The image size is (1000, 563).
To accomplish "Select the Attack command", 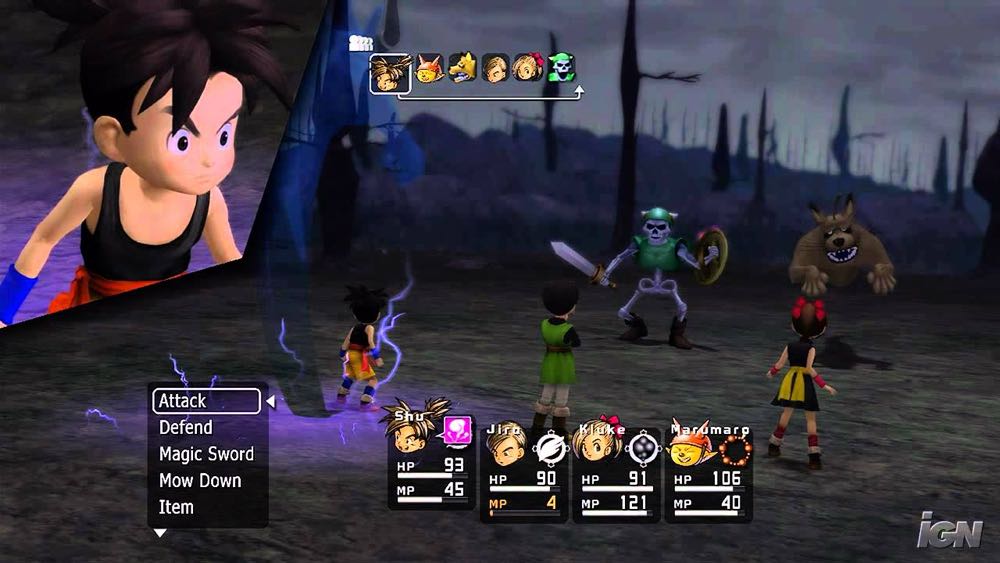I will click(x=206, y=401).
